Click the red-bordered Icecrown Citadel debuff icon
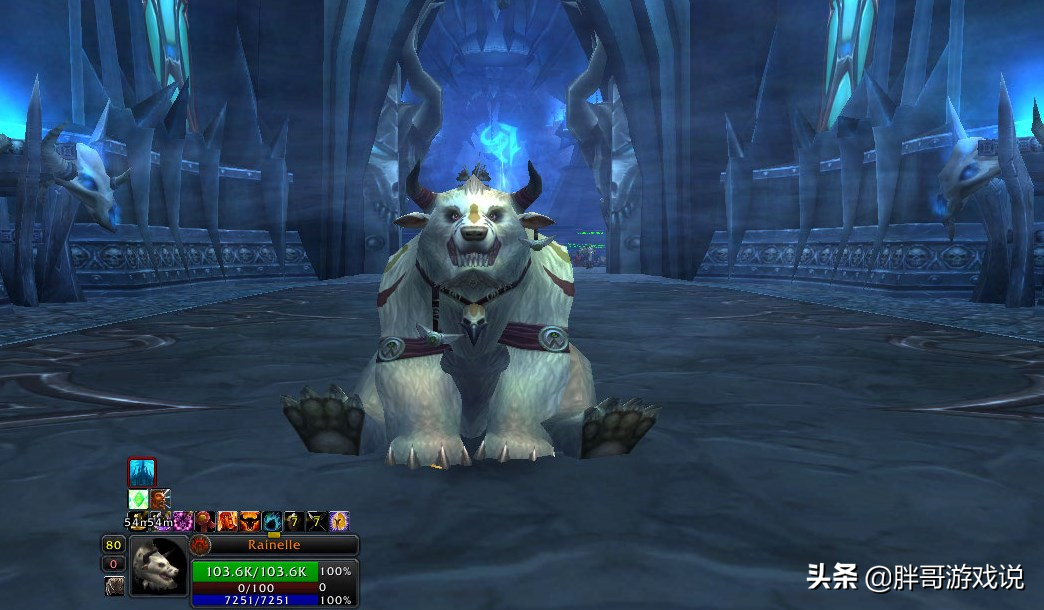This screenshot has height=610, width=1044. pos(141,472)
